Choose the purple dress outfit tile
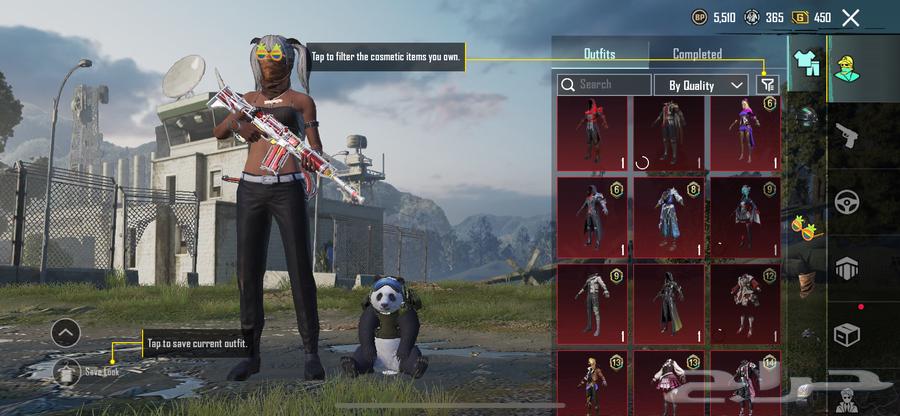 point(744,132)
